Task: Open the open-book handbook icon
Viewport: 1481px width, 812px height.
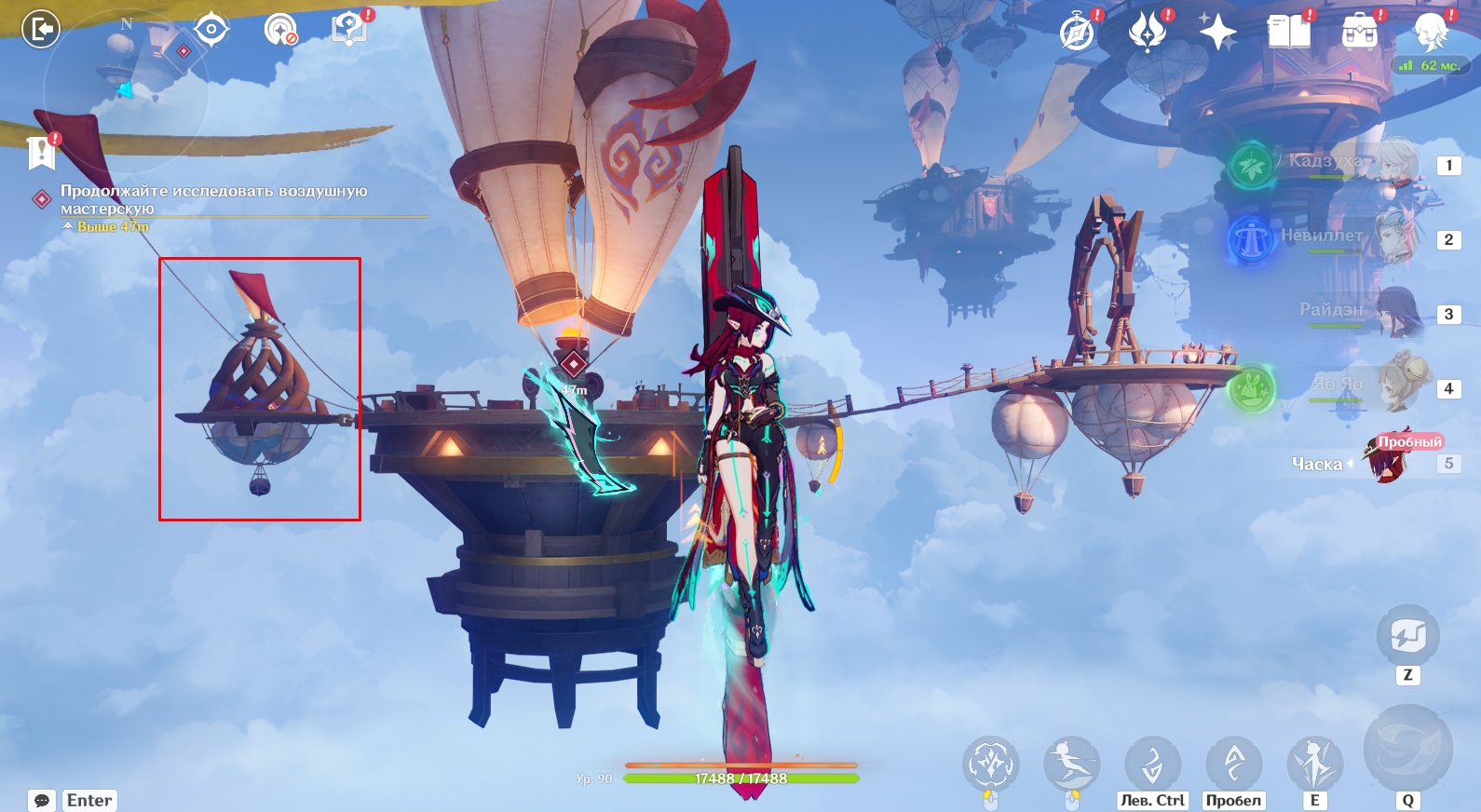Action: click(x=1289, y=33)
